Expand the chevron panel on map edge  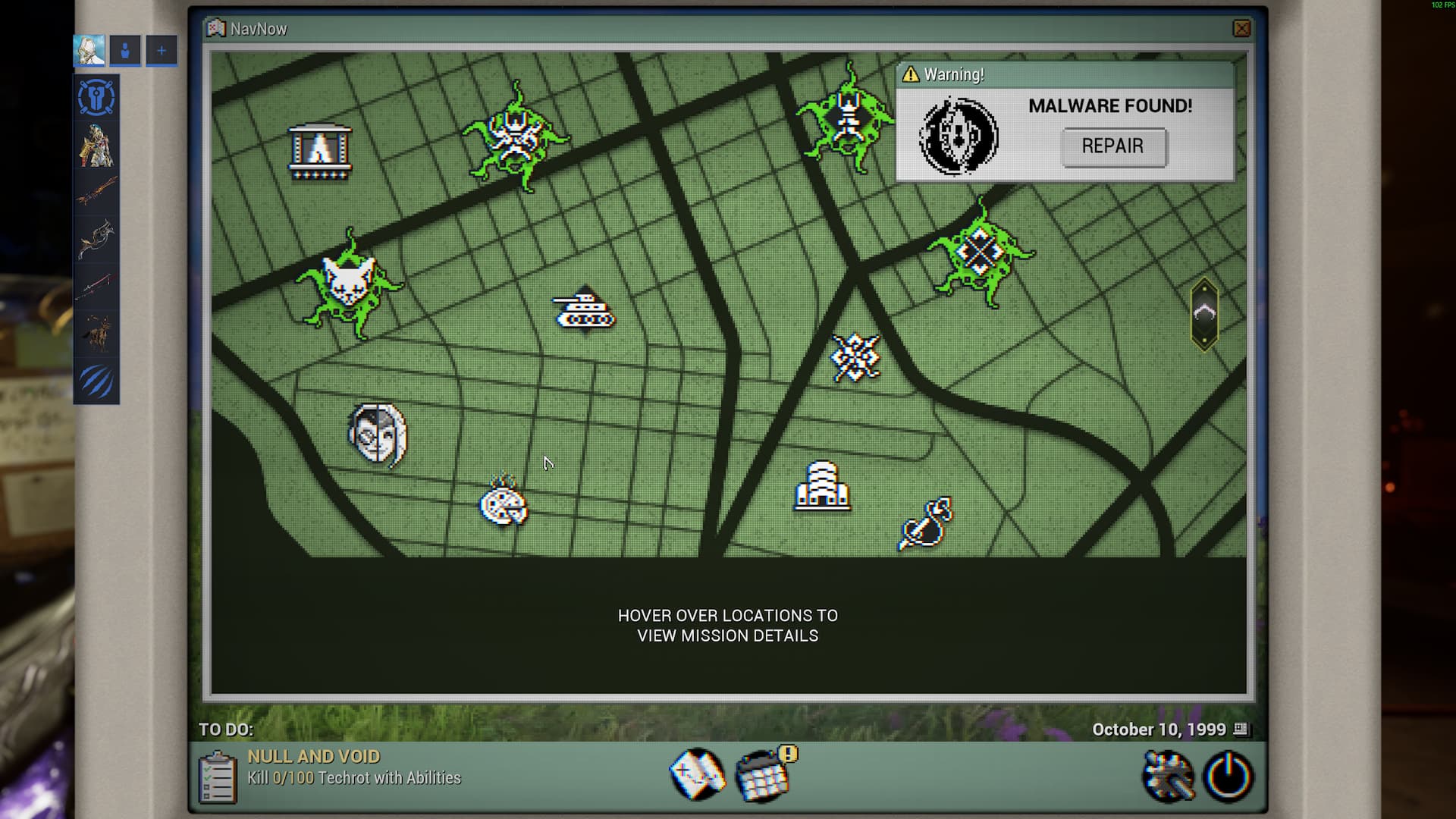pos(1204,314)
